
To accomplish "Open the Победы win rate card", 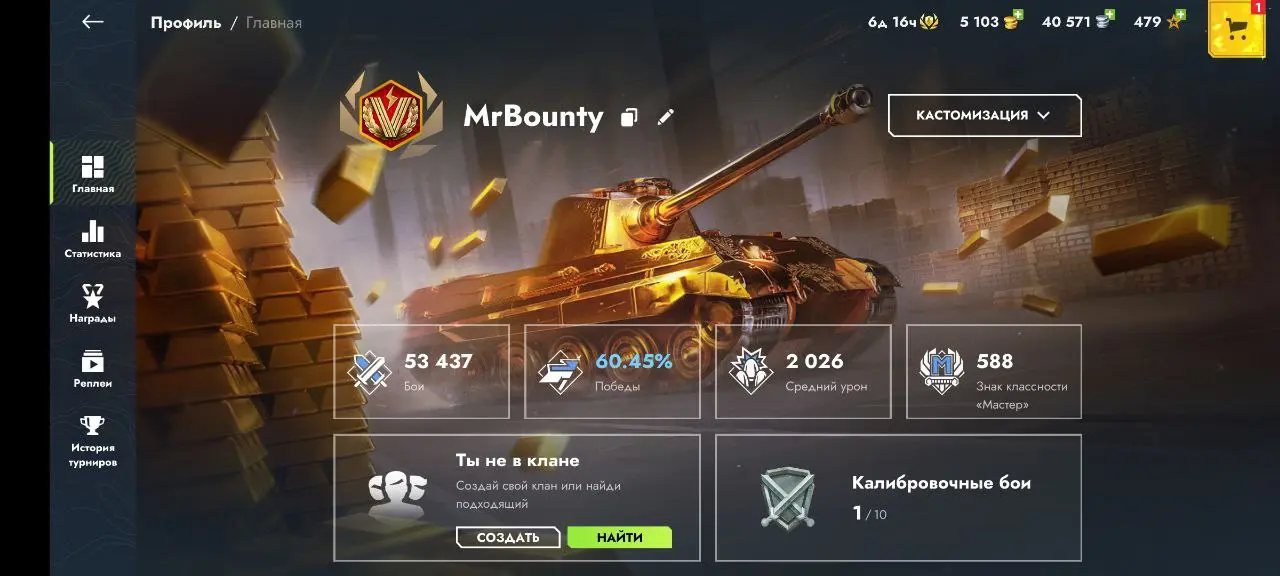I will pyautogui.click(x=612, y=371).
